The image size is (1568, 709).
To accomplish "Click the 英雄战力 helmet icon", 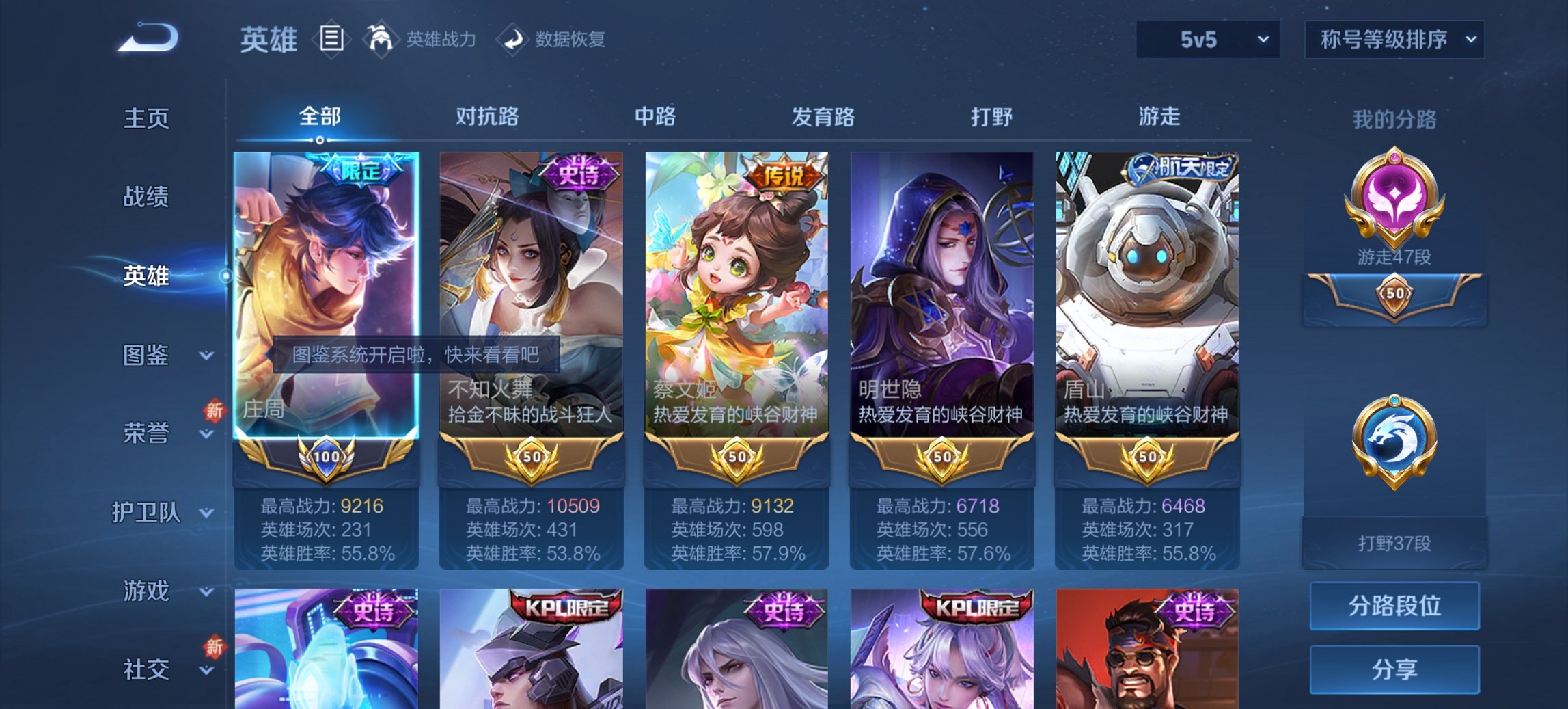I will pyautogui.click(x=381, y=40).
